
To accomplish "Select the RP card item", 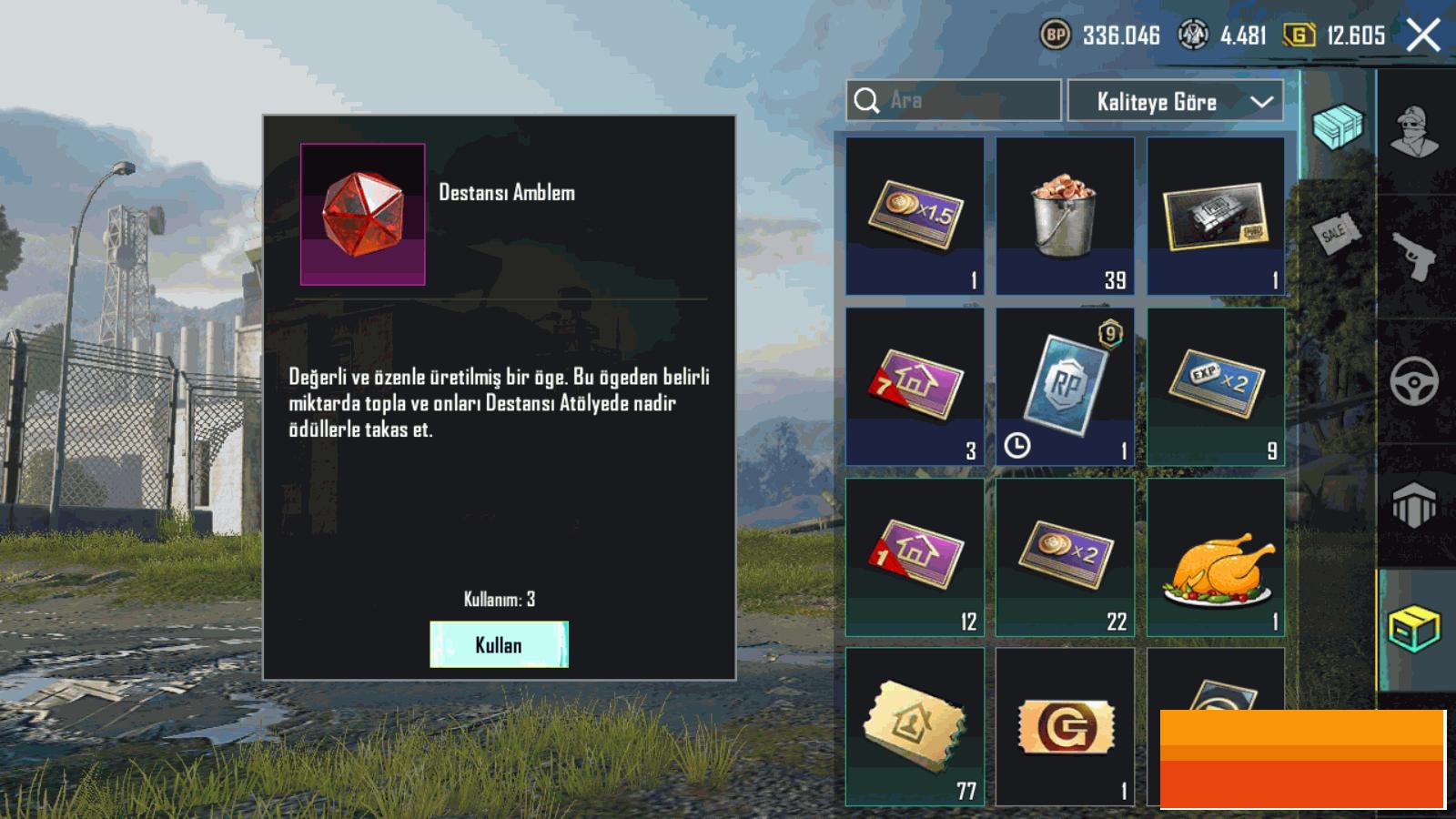I will [1065, 387].
